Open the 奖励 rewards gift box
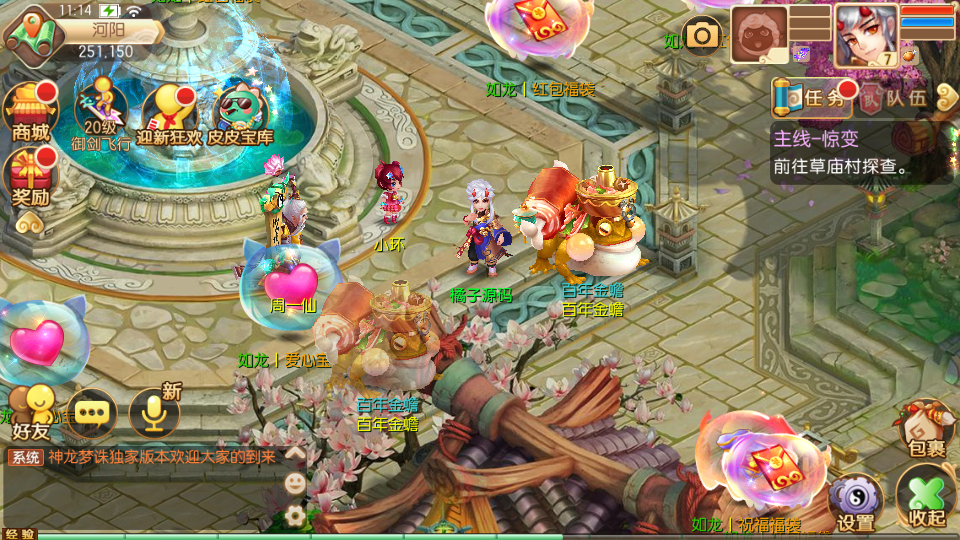This screenshot has height=540, width=960. [x=28, y=176]
